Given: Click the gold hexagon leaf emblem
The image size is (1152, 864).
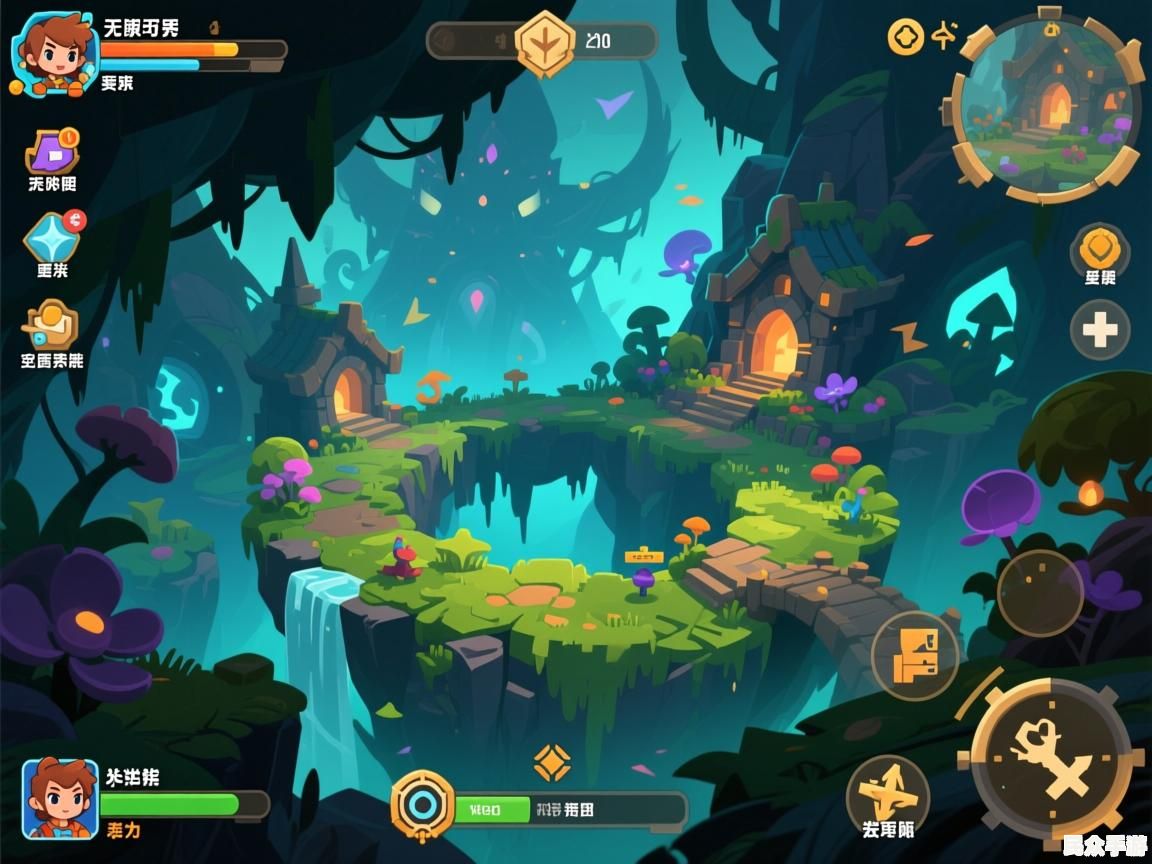Looking at the screenshot, I should (x=545, y=43).
